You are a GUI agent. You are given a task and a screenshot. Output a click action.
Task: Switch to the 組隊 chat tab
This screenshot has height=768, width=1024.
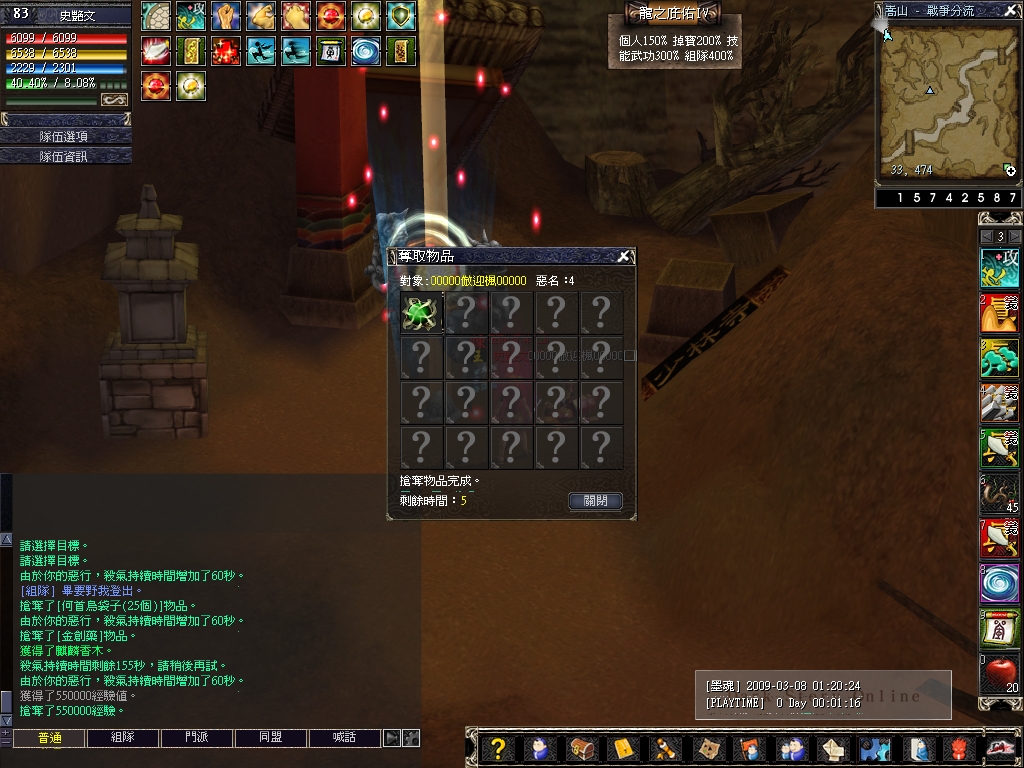(x=123, y=738)
